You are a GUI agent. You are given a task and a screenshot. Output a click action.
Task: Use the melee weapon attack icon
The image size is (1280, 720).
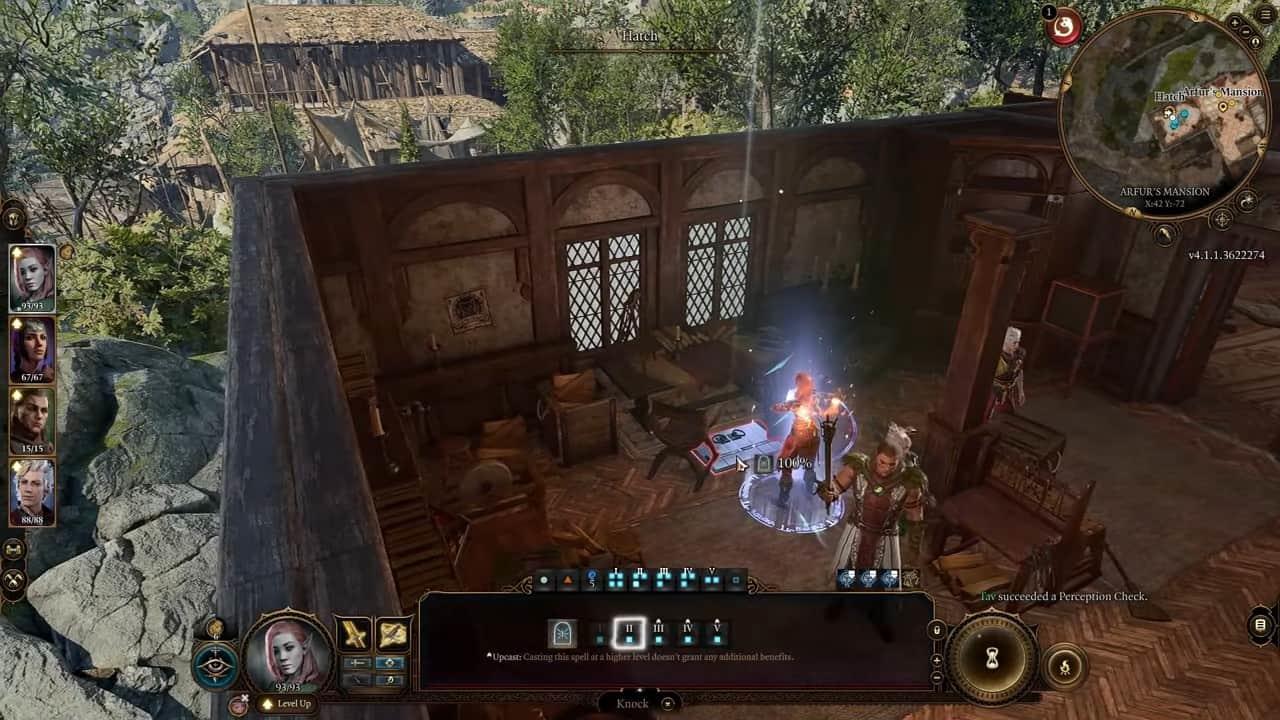(355, 633)
